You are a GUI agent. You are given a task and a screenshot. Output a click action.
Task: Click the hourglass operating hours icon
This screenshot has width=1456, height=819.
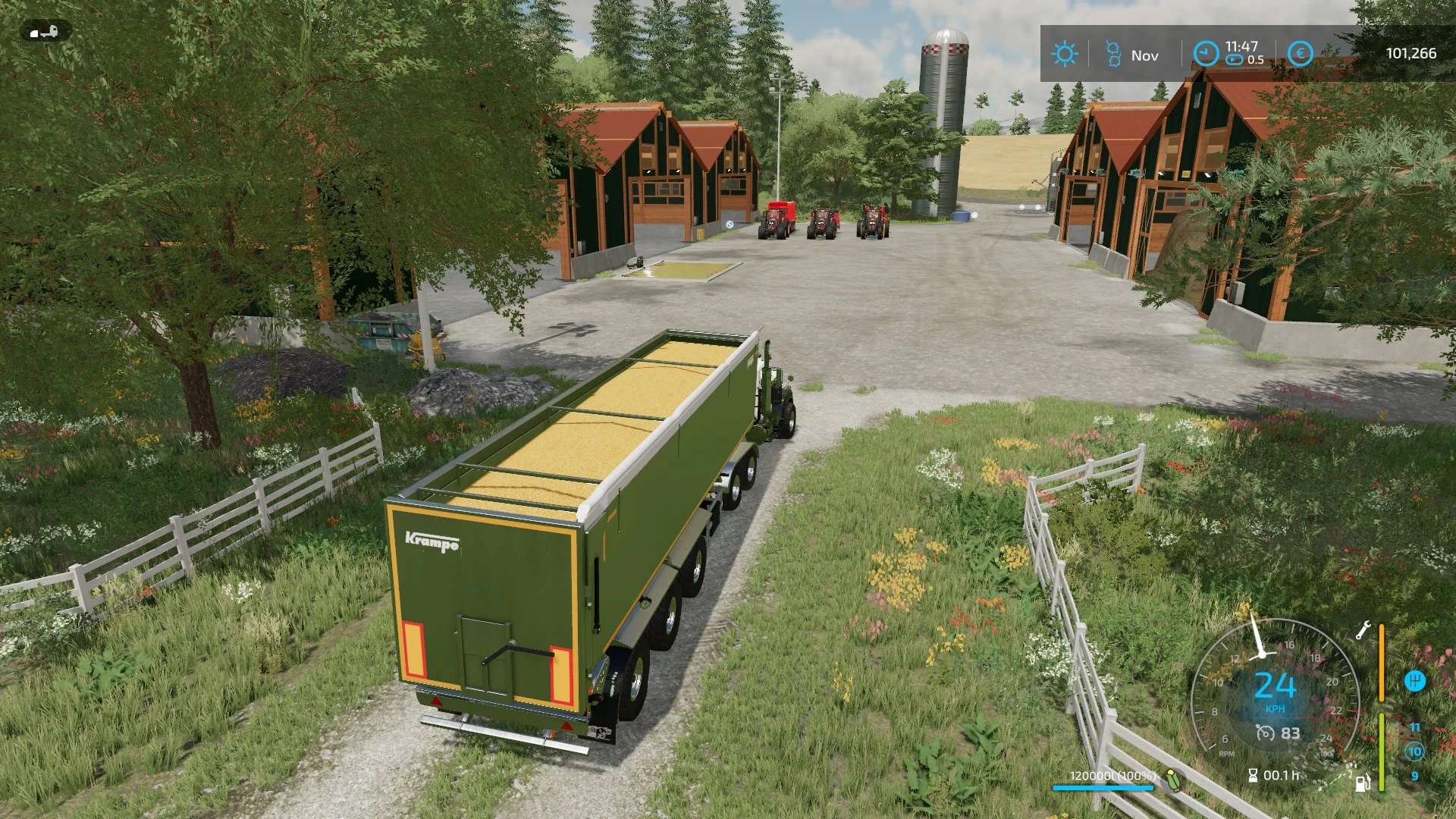click(1253, 775)
